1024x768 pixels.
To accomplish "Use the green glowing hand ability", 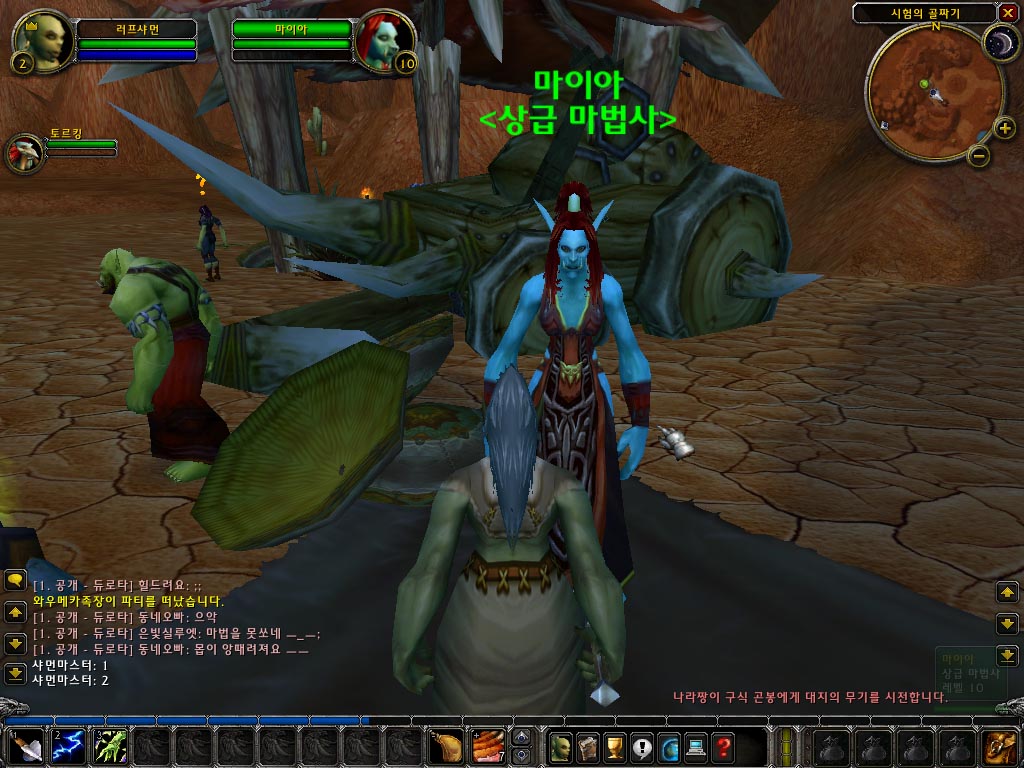I will click(109, 746).
